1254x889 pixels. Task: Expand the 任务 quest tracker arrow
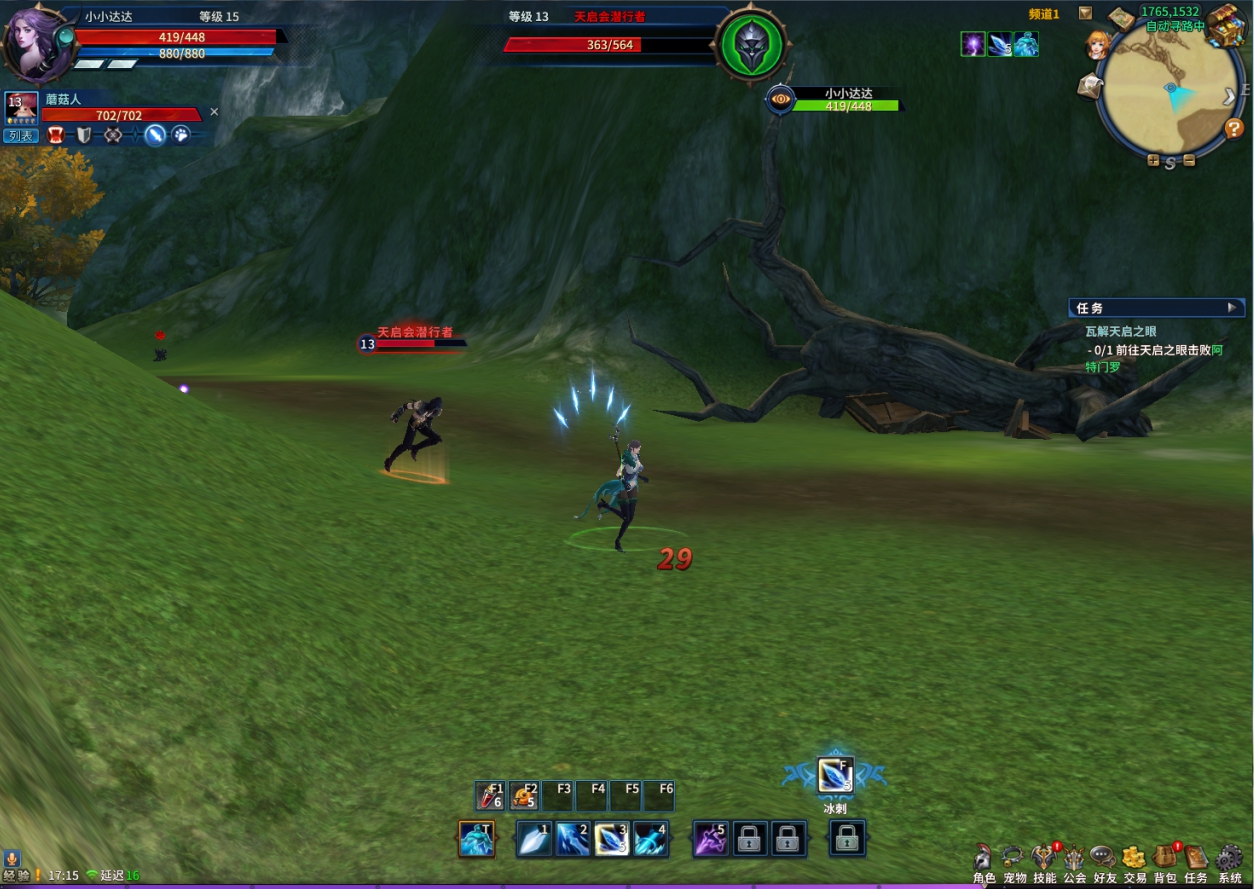[1232, 308]
